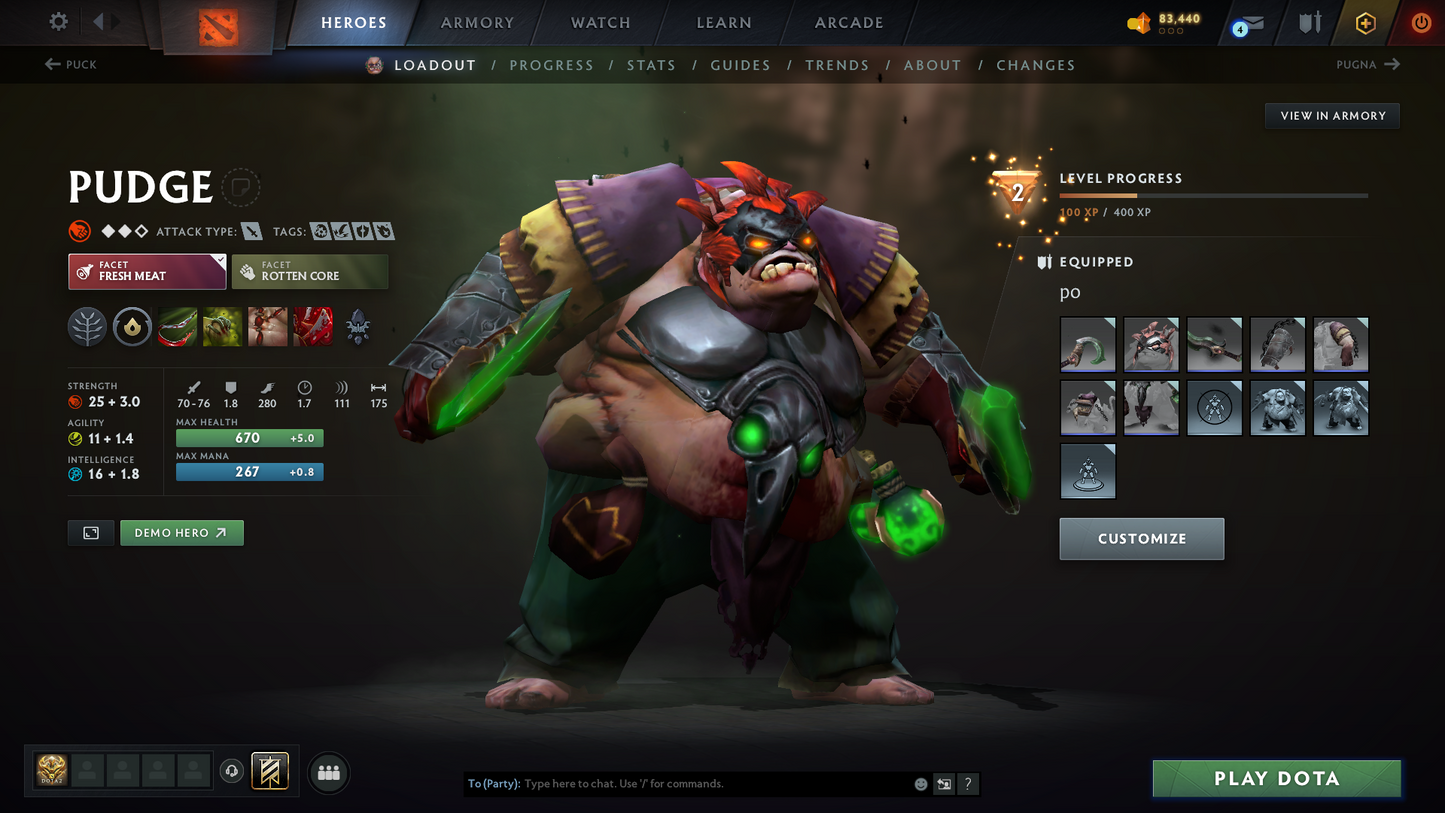This screenshot has width=1445, height=813.
Task: Click the armory shield and sword icon
Action: click(1309, 22)
